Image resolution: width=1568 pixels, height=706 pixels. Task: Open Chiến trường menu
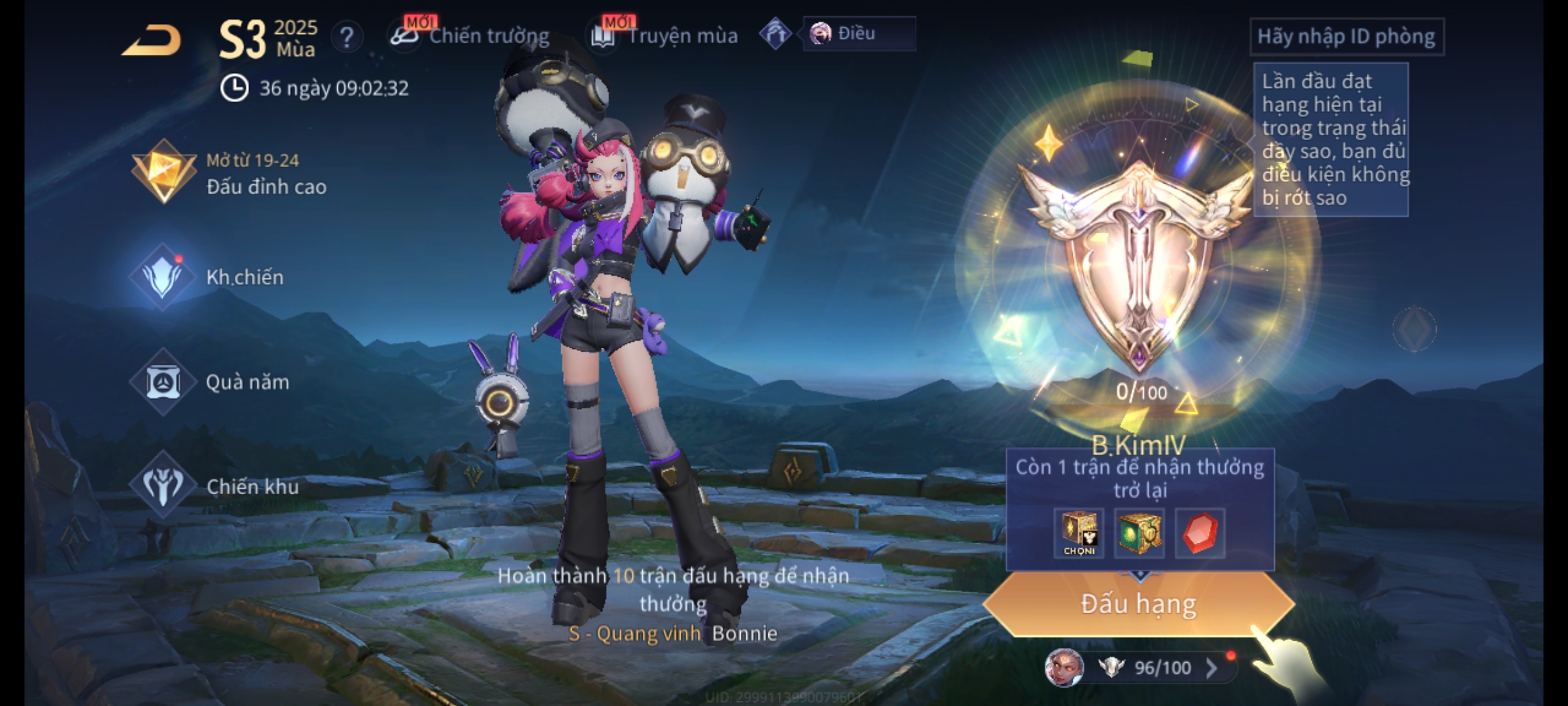click(472, 36)
